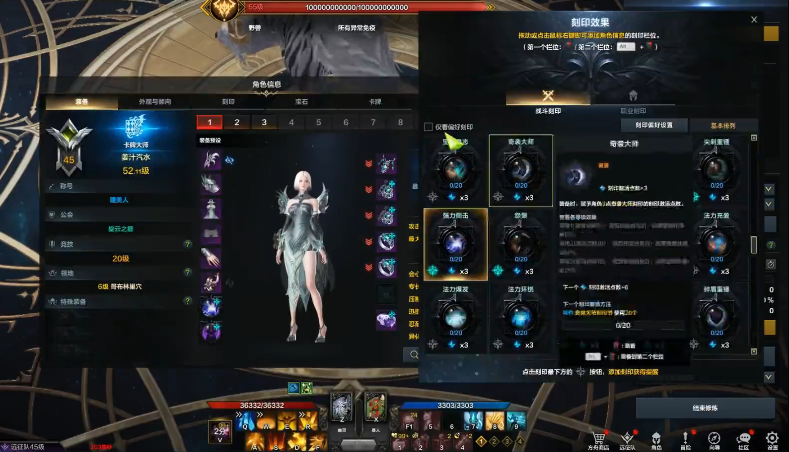Switch to the 宝石 gems tab
The height and width of the screenshot is (452, 789).
[301, 101]
